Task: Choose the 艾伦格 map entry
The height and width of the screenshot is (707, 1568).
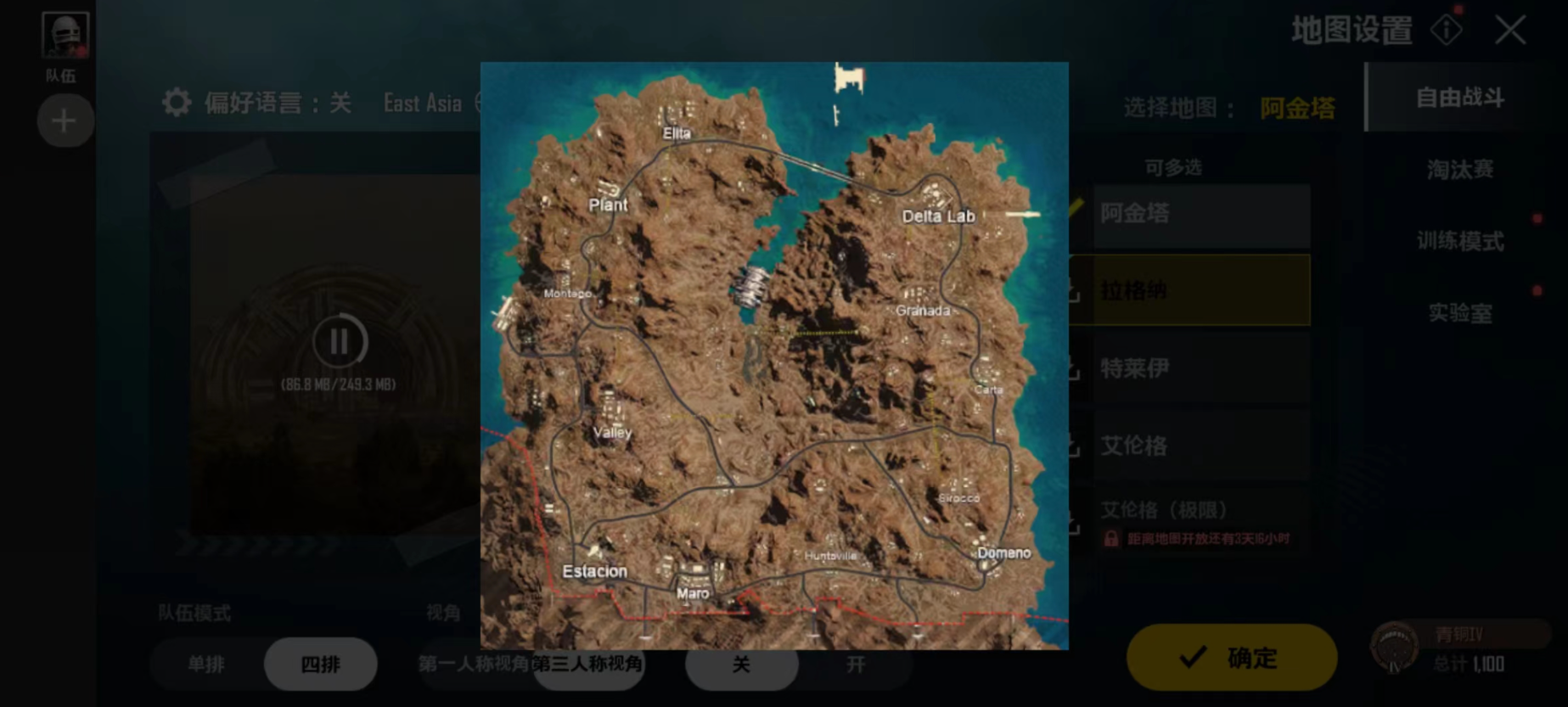Action: click(x=1200, y=446)
